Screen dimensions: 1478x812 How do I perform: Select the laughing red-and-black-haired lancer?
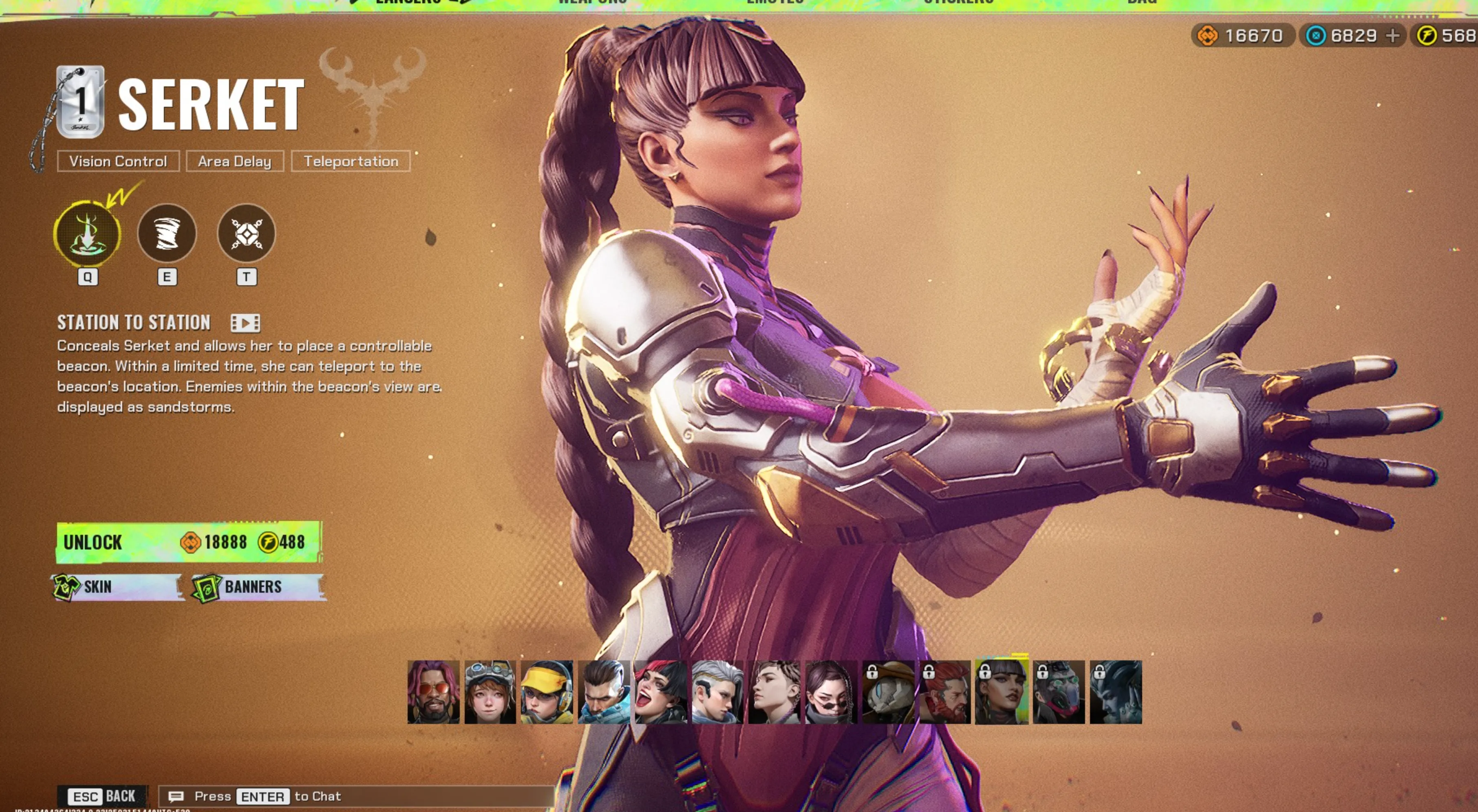(x=660, y=692)
